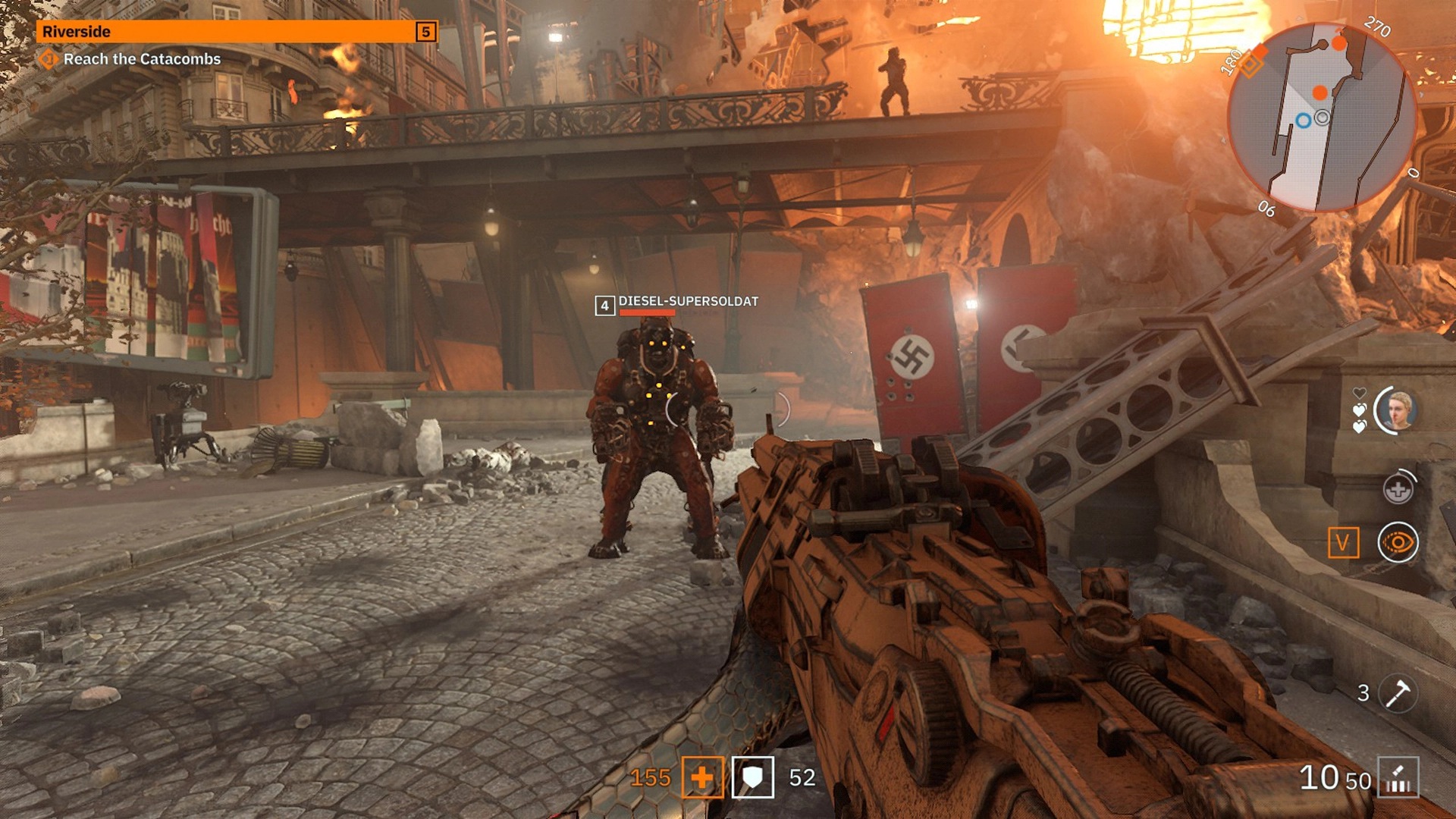Viewport: 1456px width, 819px height.
Task: Click the armor shield icon
Action: (x=752, y=777)
